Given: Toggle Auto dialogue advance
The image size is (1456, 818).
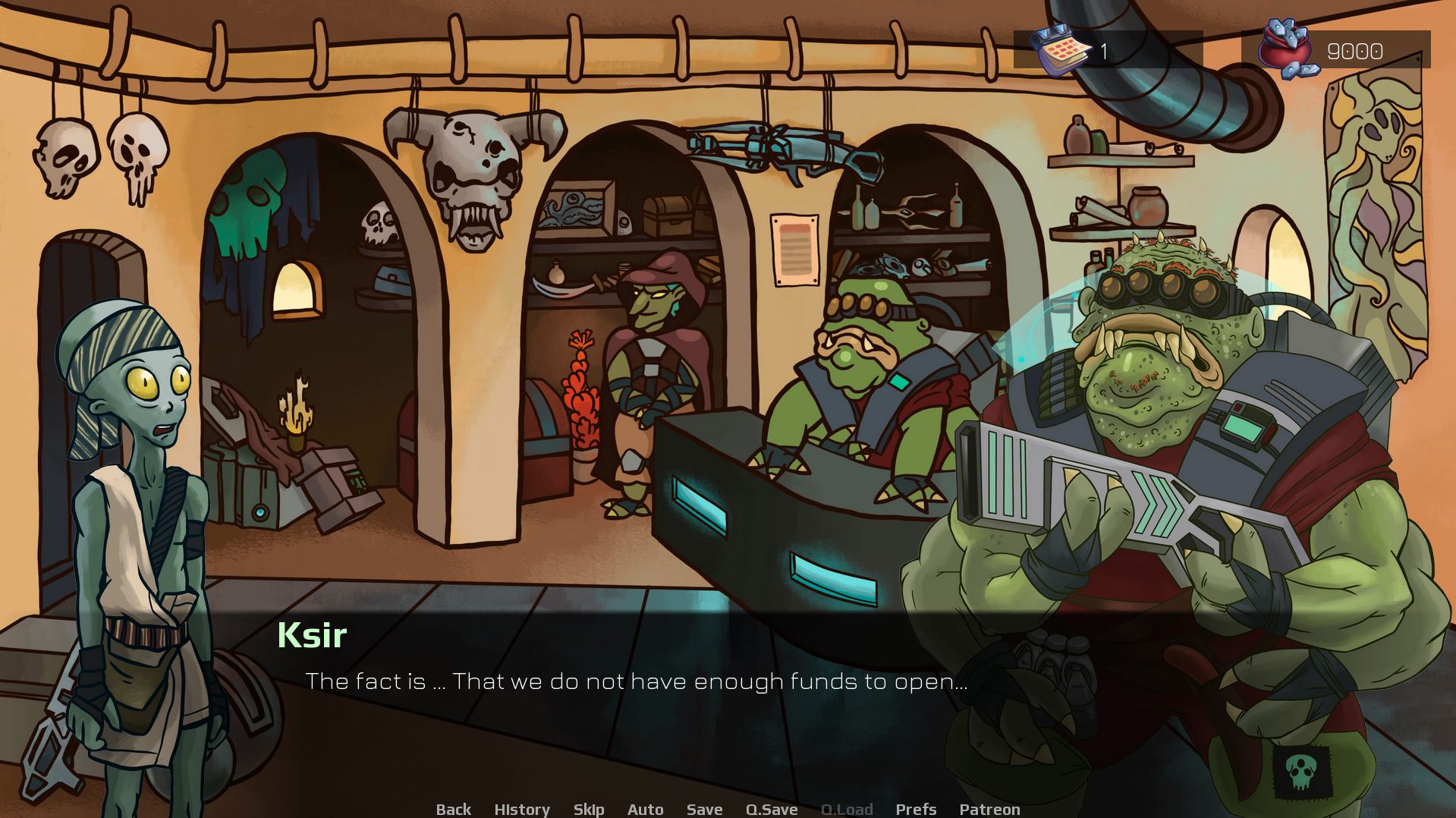Looking at the screenshot, I should tap(645, 809).
